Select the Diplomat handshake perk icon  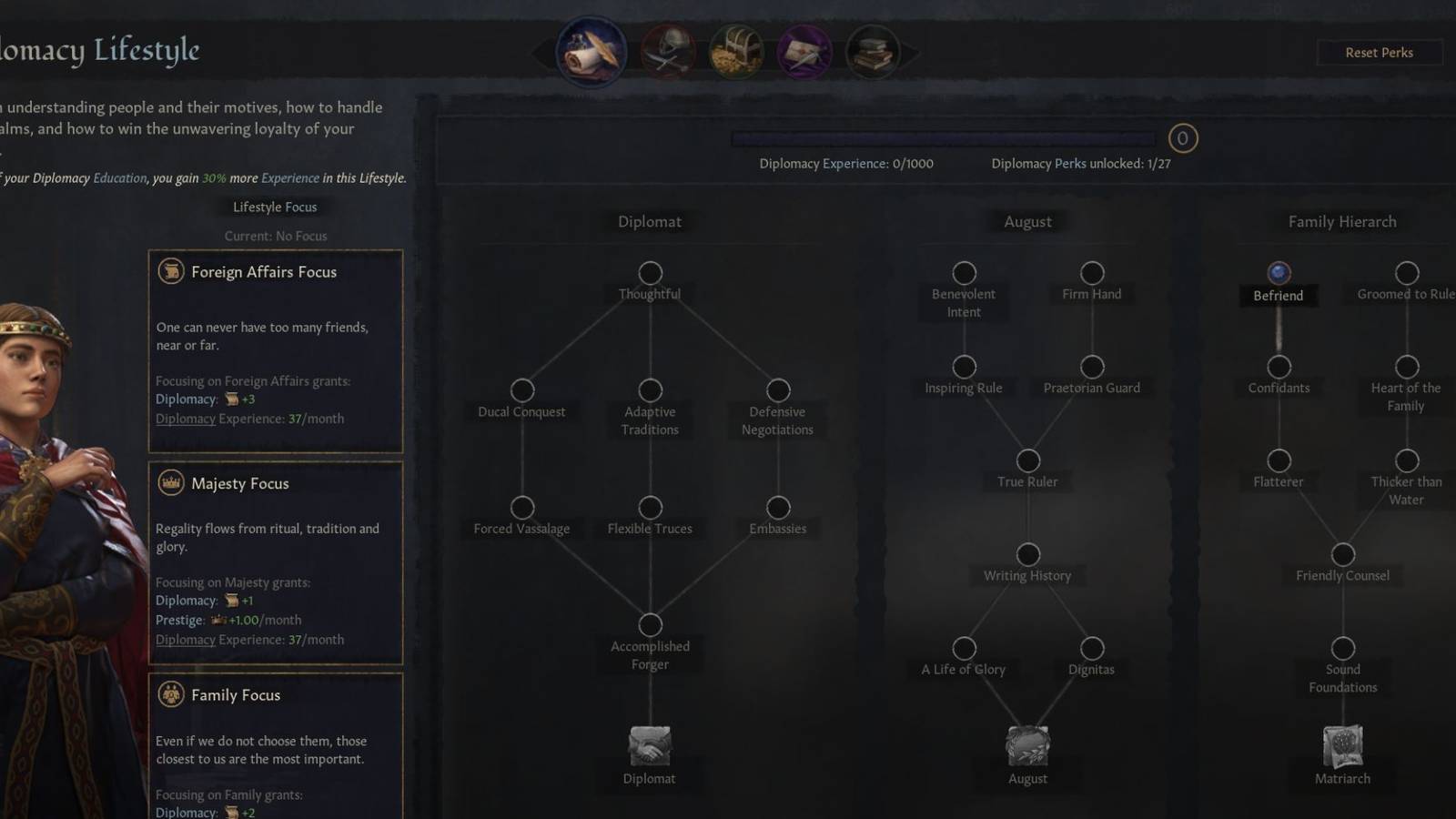[648, 746]
